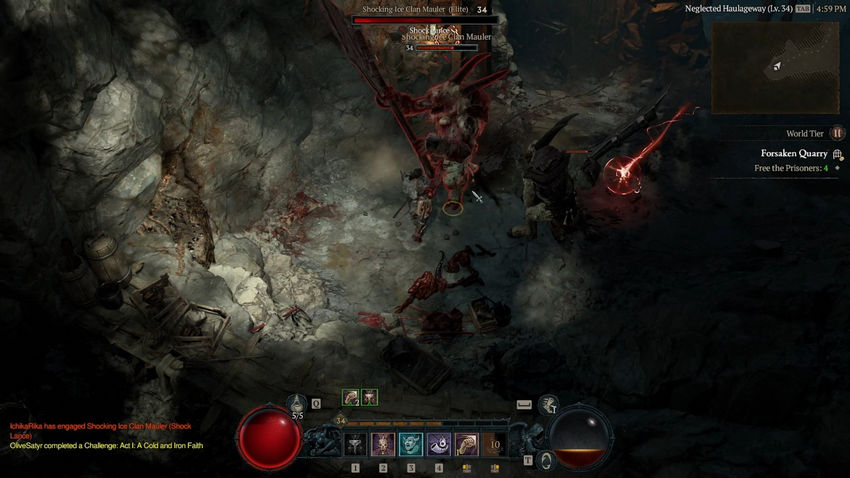Cast the teal ghoul face skill

click(x=411, y=444)
